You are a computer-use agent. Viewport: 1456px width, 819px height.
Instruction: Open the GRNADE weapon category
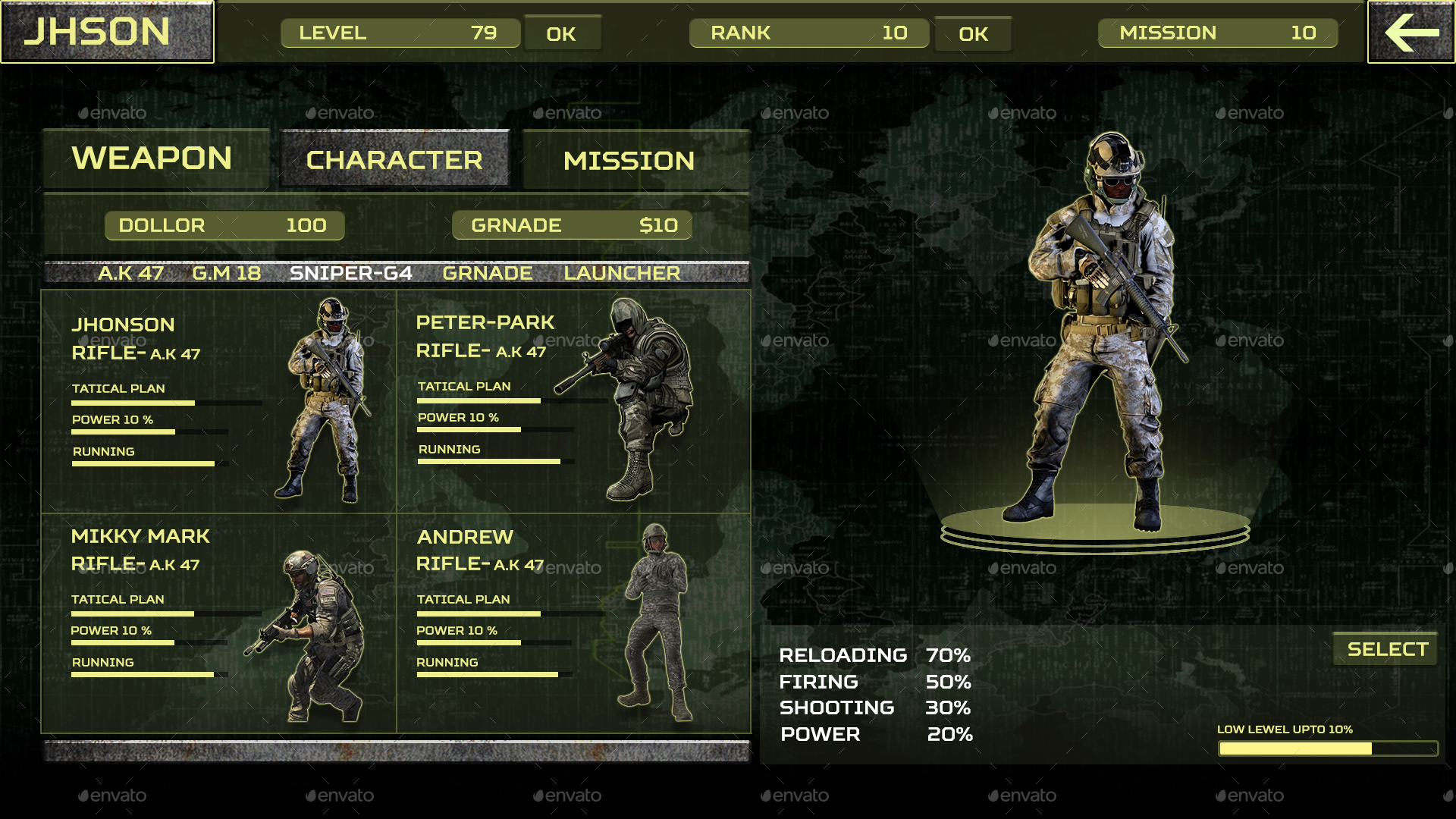pos(488,273)
